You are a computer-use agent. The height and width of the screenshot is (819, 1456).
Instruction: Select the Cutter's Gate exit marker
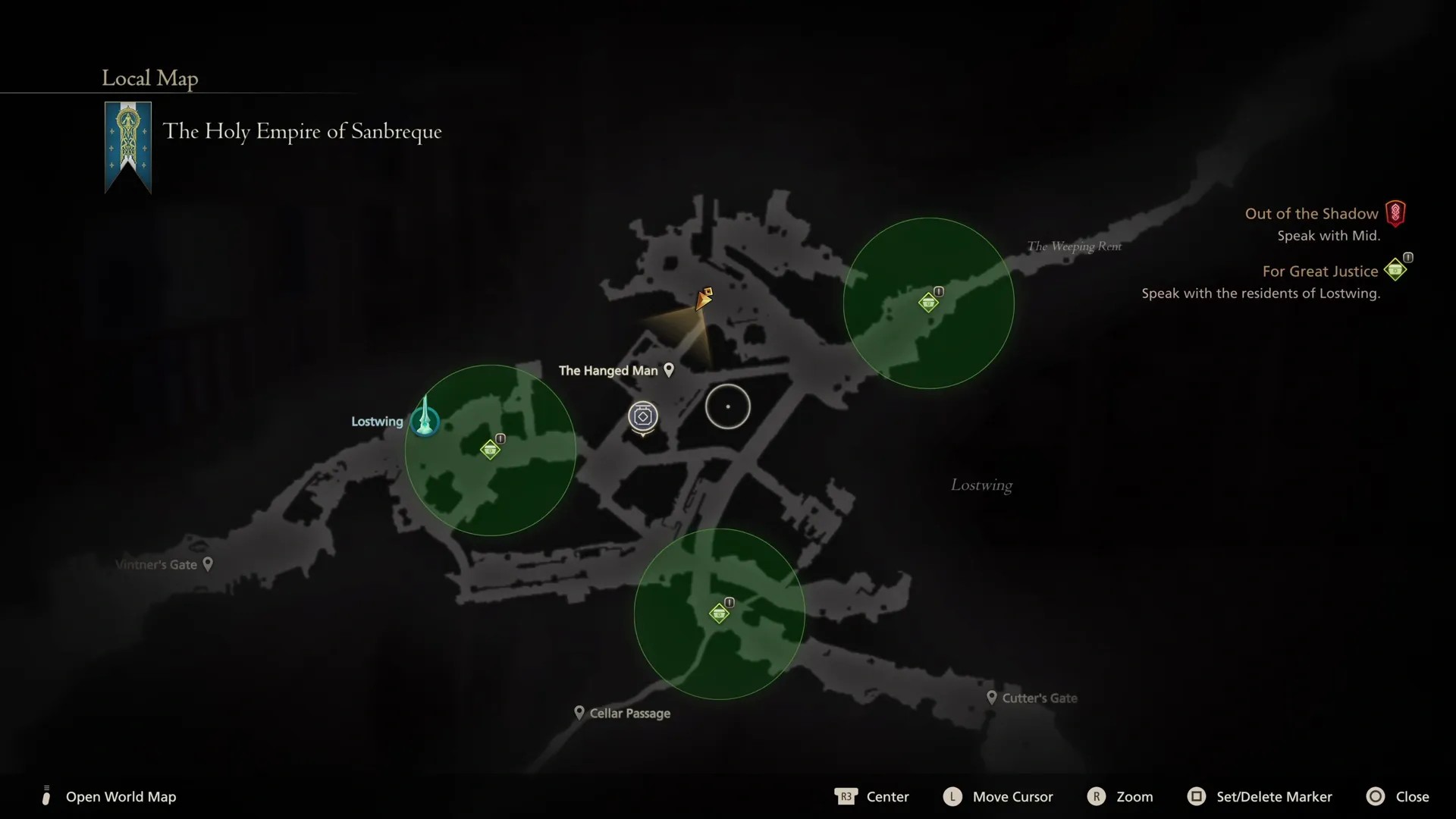point(993,698)
